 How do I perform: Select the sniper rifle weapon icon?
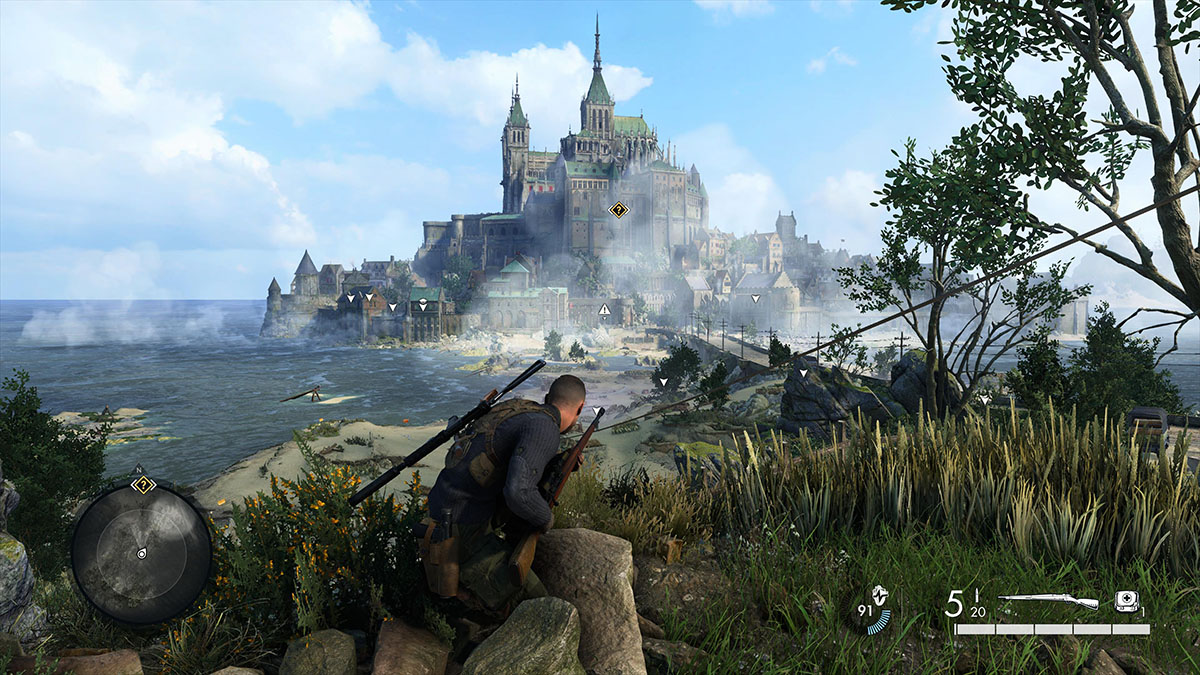[1048, 601]
